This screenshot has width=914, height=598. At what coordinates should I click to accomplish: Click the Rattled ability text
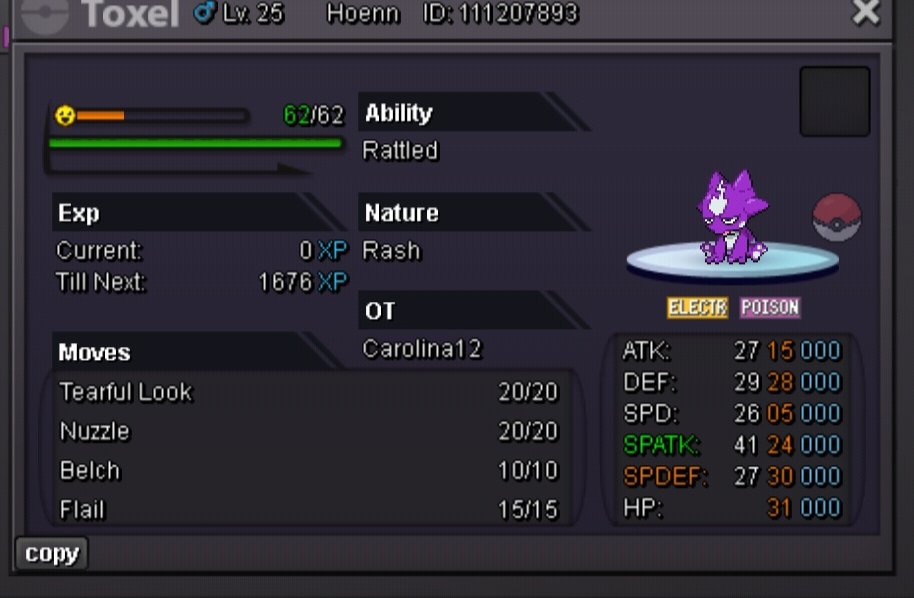[400, 151]
